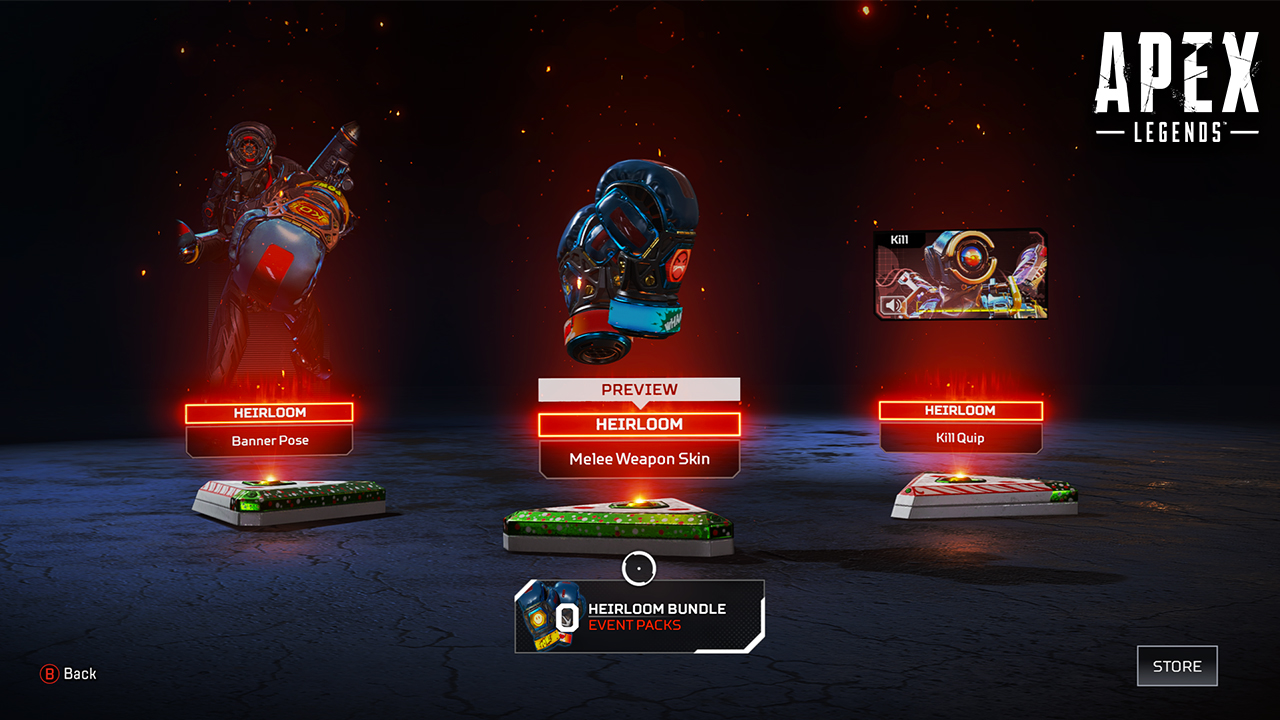Open the Store
The image size is (1280, 720).
pos(1177,666)
